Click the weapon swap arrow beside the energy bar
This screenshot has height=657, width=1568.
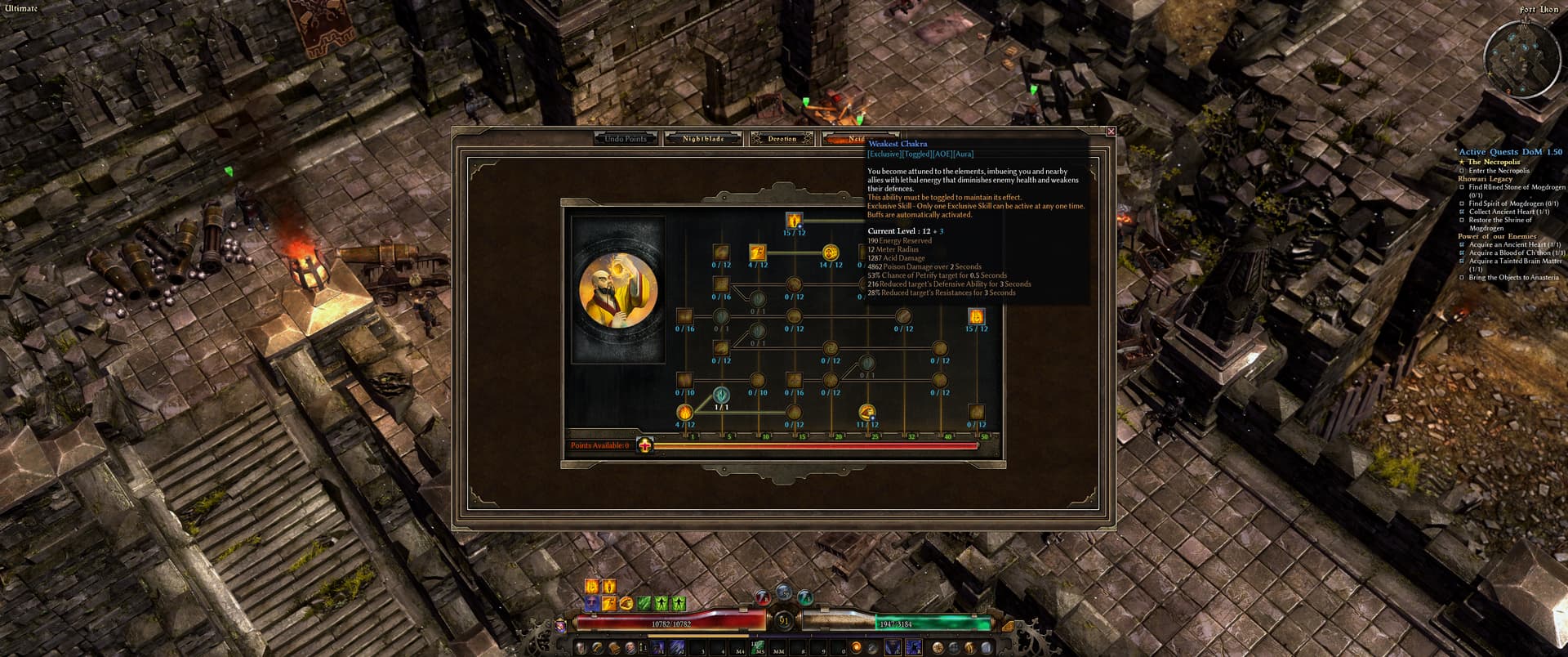1009,626
